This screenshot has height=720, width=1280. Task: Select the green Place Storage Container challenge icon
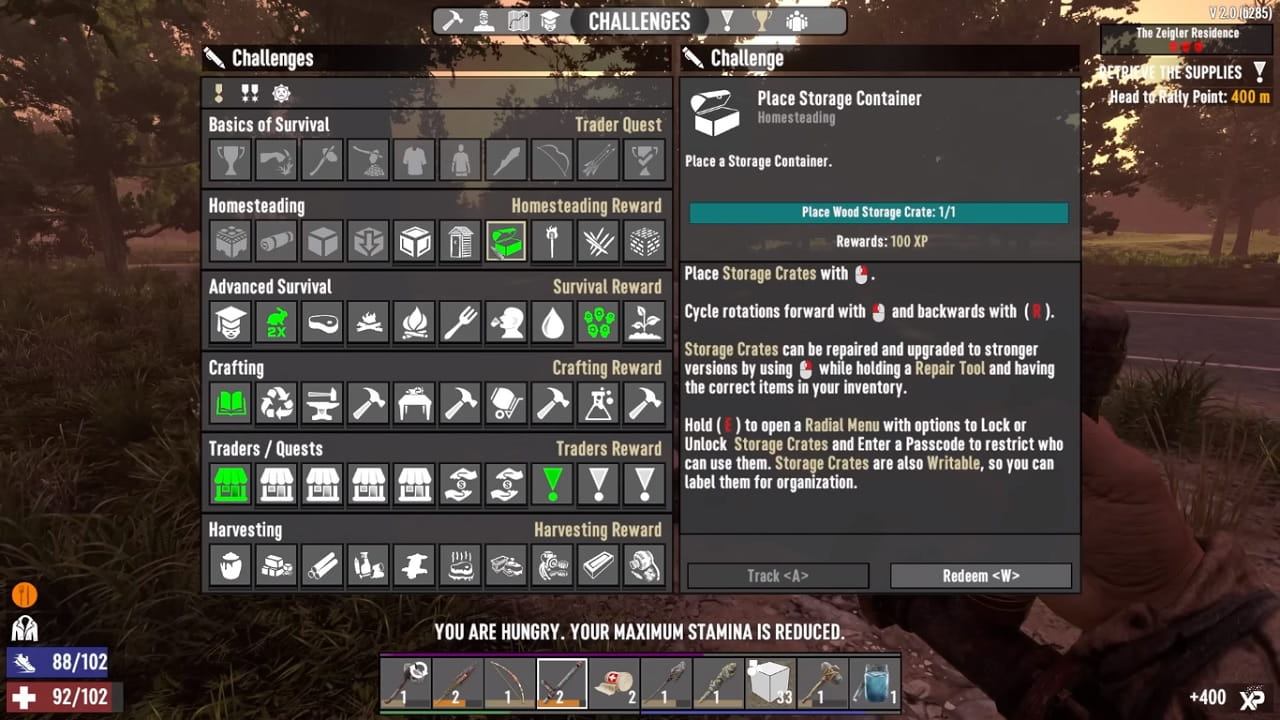coord(506,240)
